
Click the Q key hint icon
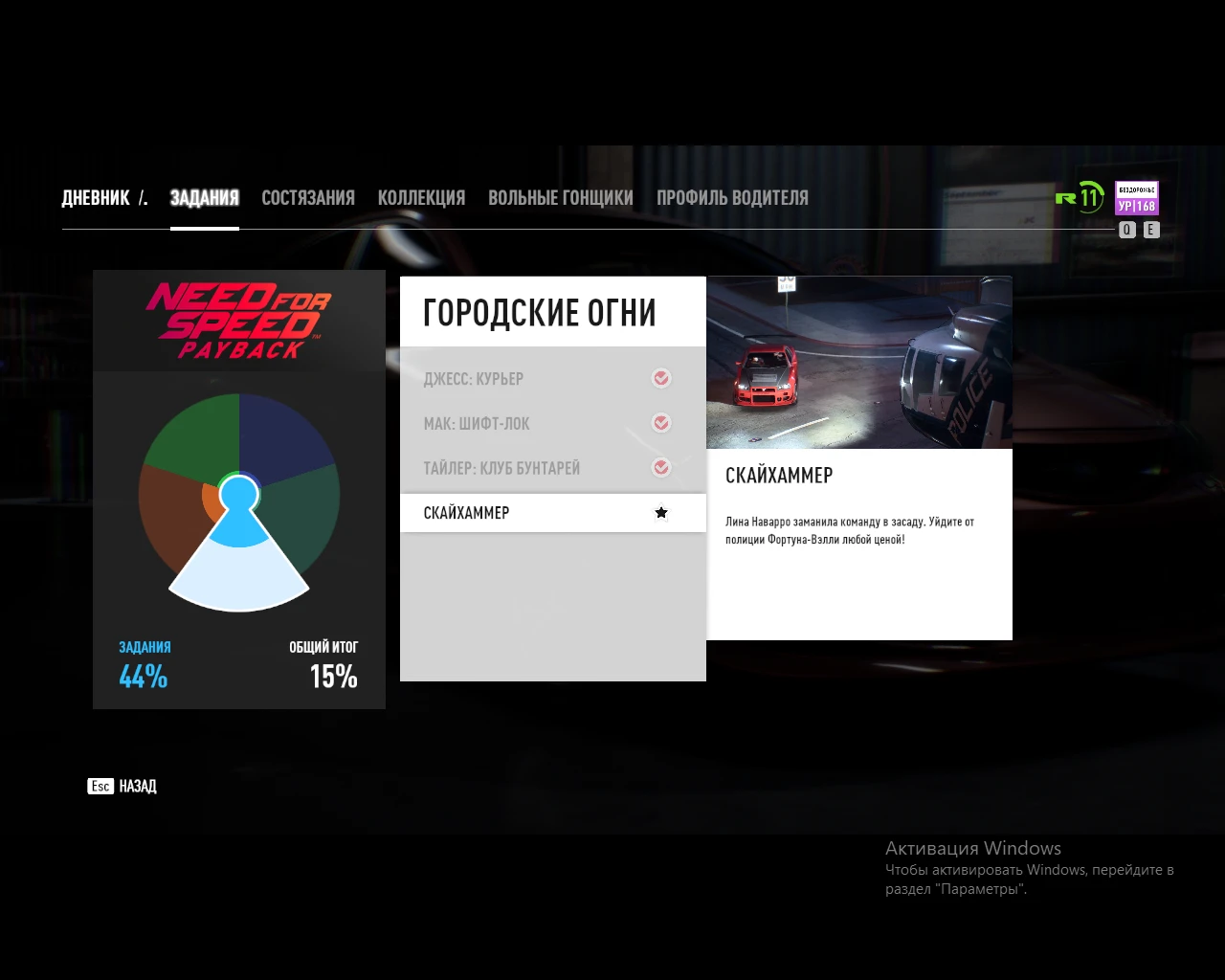(1126, 230)
